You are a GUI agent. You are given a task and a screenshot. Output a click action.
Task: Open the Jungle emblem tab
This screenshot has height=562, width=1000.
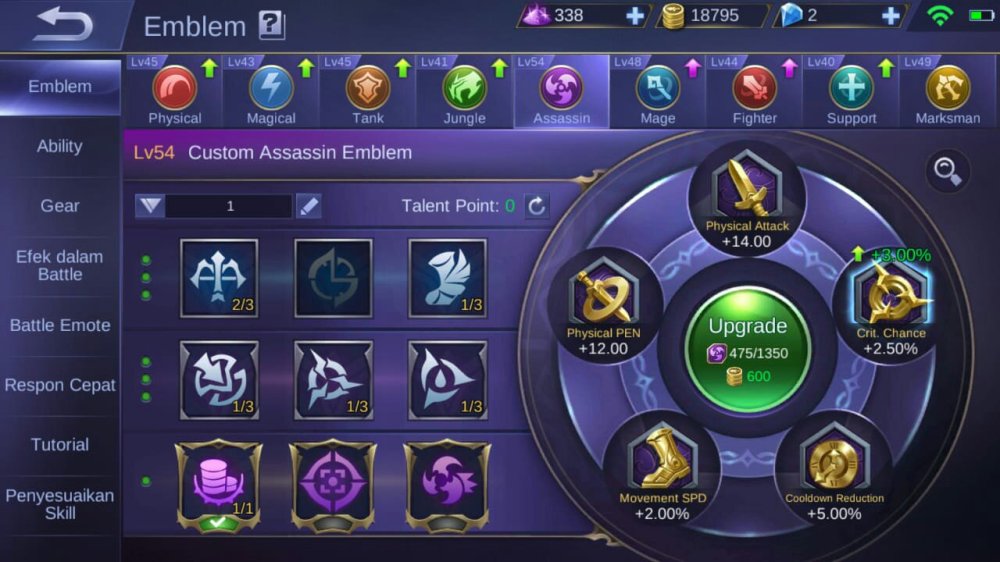point(464,92)
